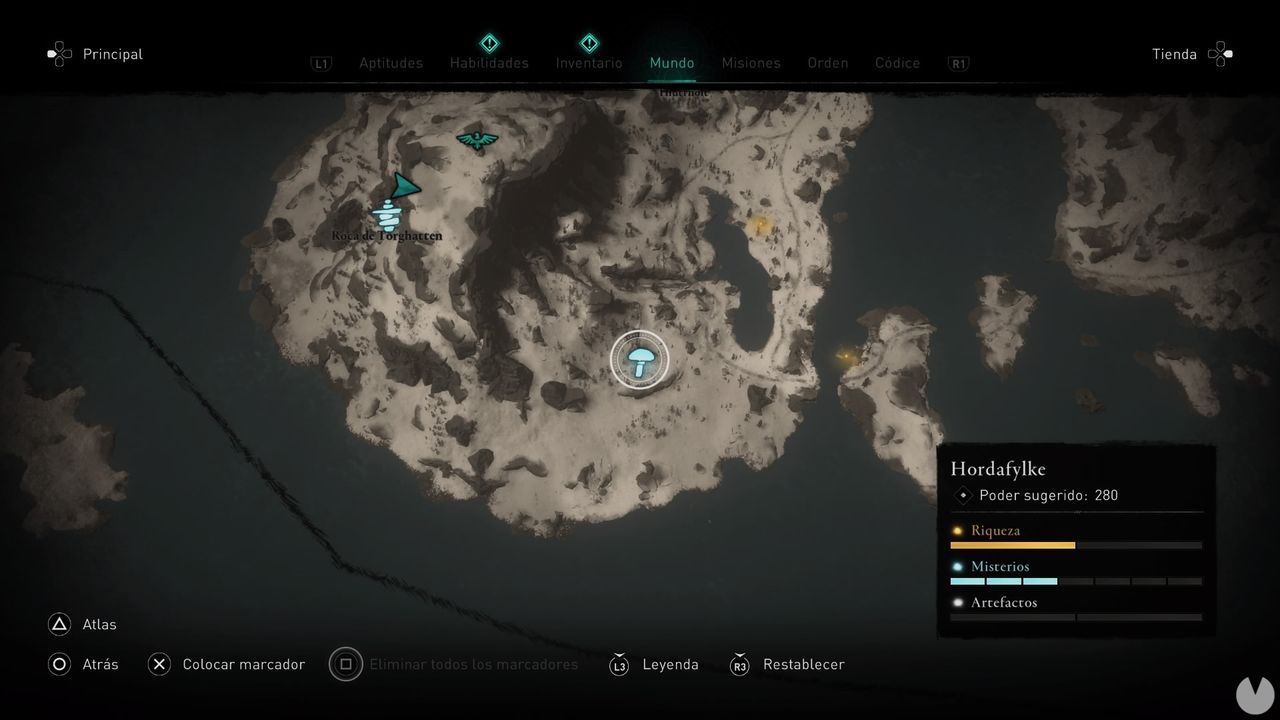
Task: Select the Misterios progress row
Action: click(x=1076, y=572)
